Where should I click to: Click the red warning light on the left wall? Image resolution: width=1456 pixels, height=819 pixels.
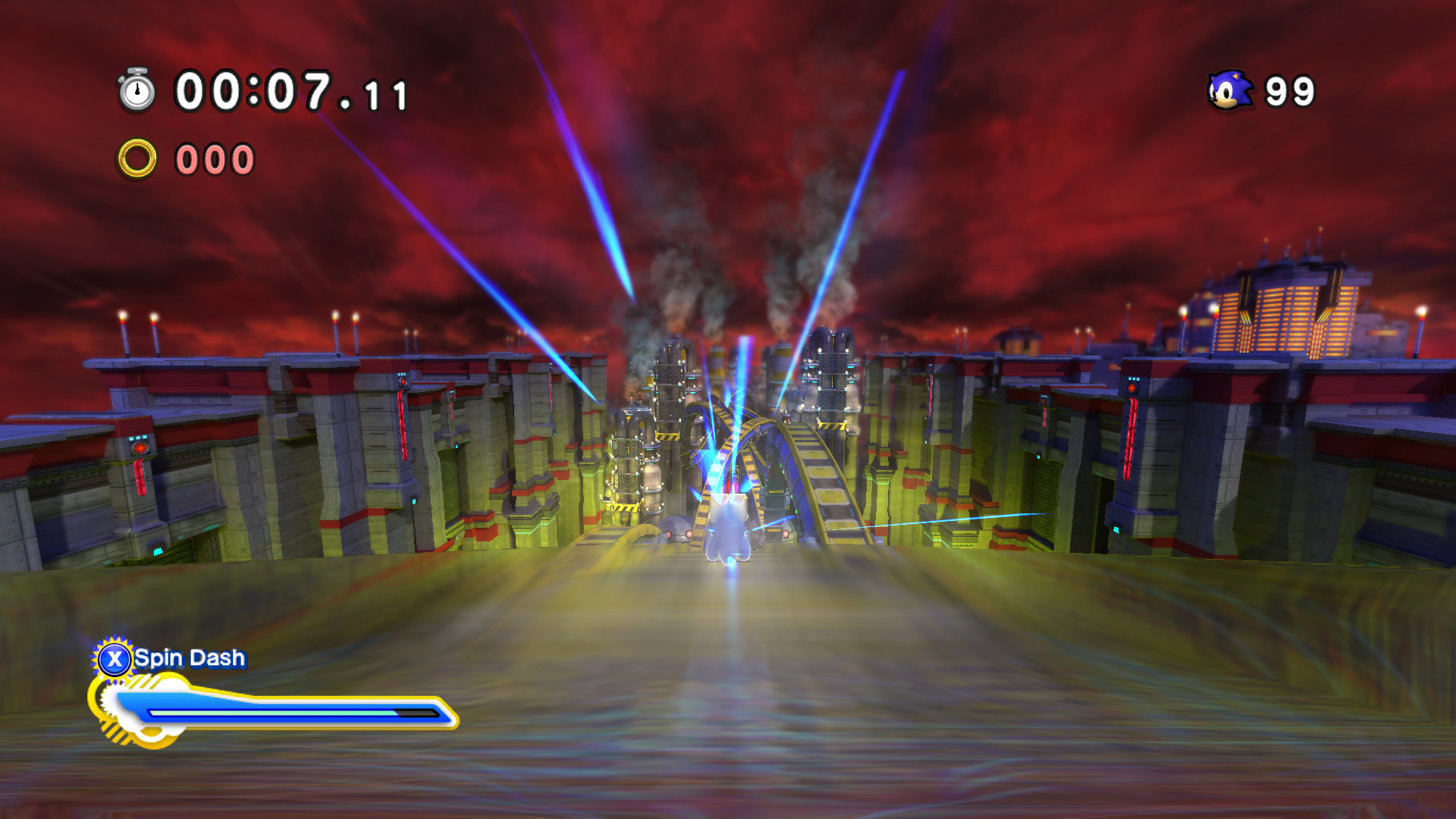coord(141,449)
